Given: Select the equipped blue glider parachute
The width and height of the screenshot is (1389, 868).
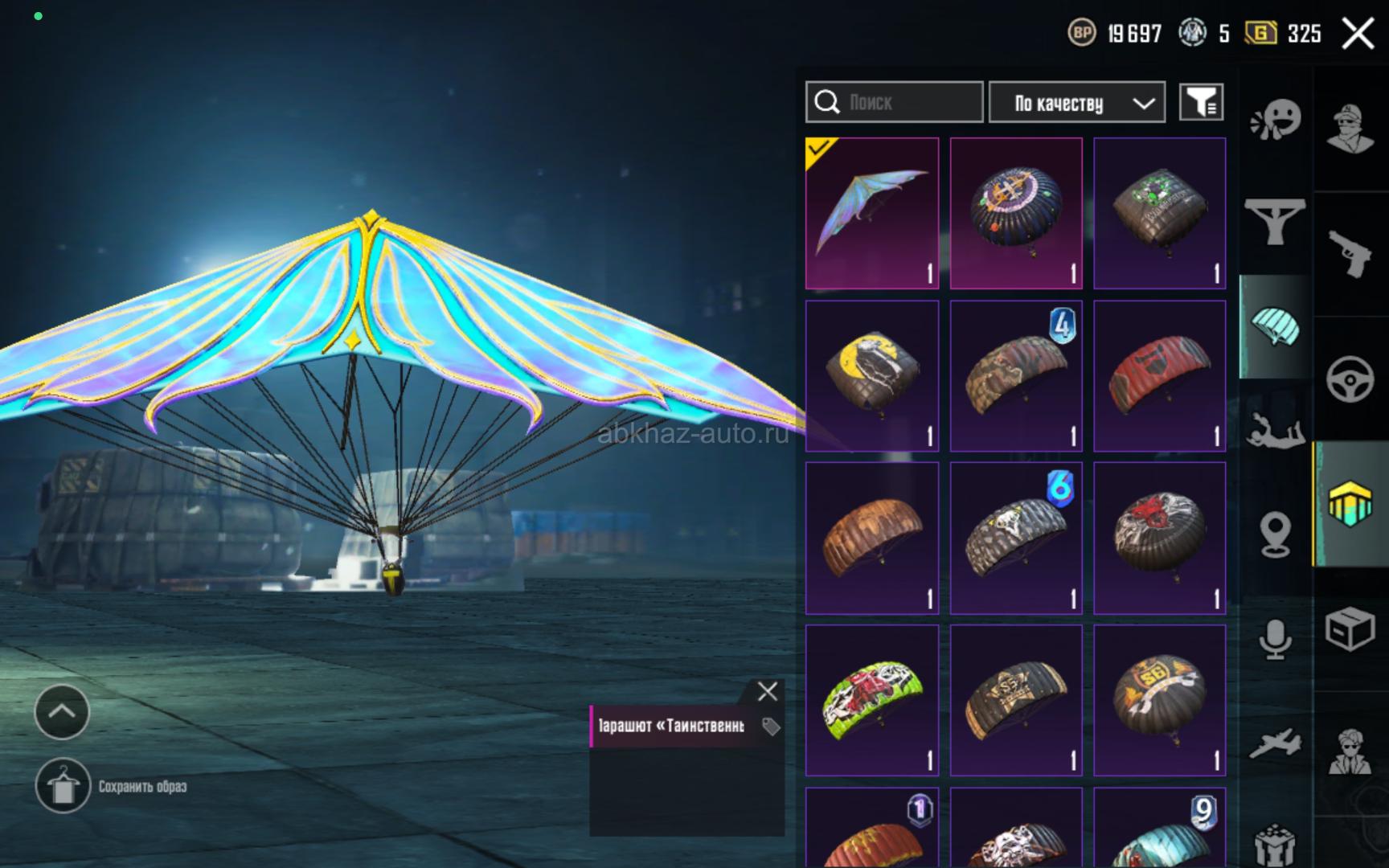Looking at the screenshot, I should click(872, 213).
